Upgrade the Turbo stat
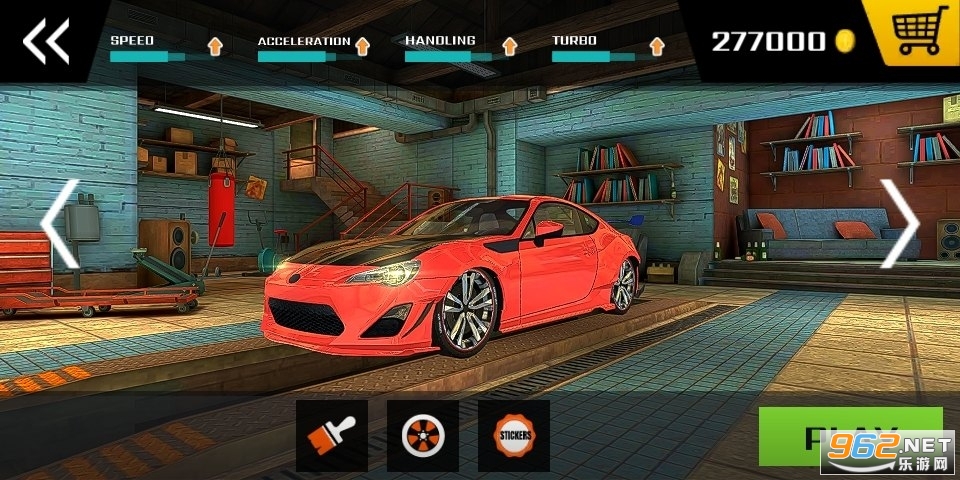Image resolution: width=960 pixels, height=480 pixels. (x=656, y=45)
